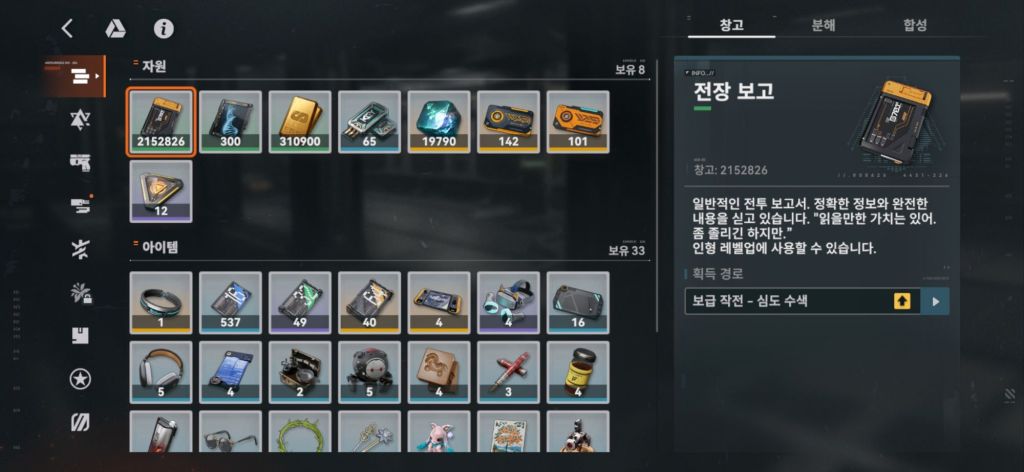1024x472 pixels.
Task: Go back using the arrow icon
Action: pyautogui.click(x=67, y=28)
